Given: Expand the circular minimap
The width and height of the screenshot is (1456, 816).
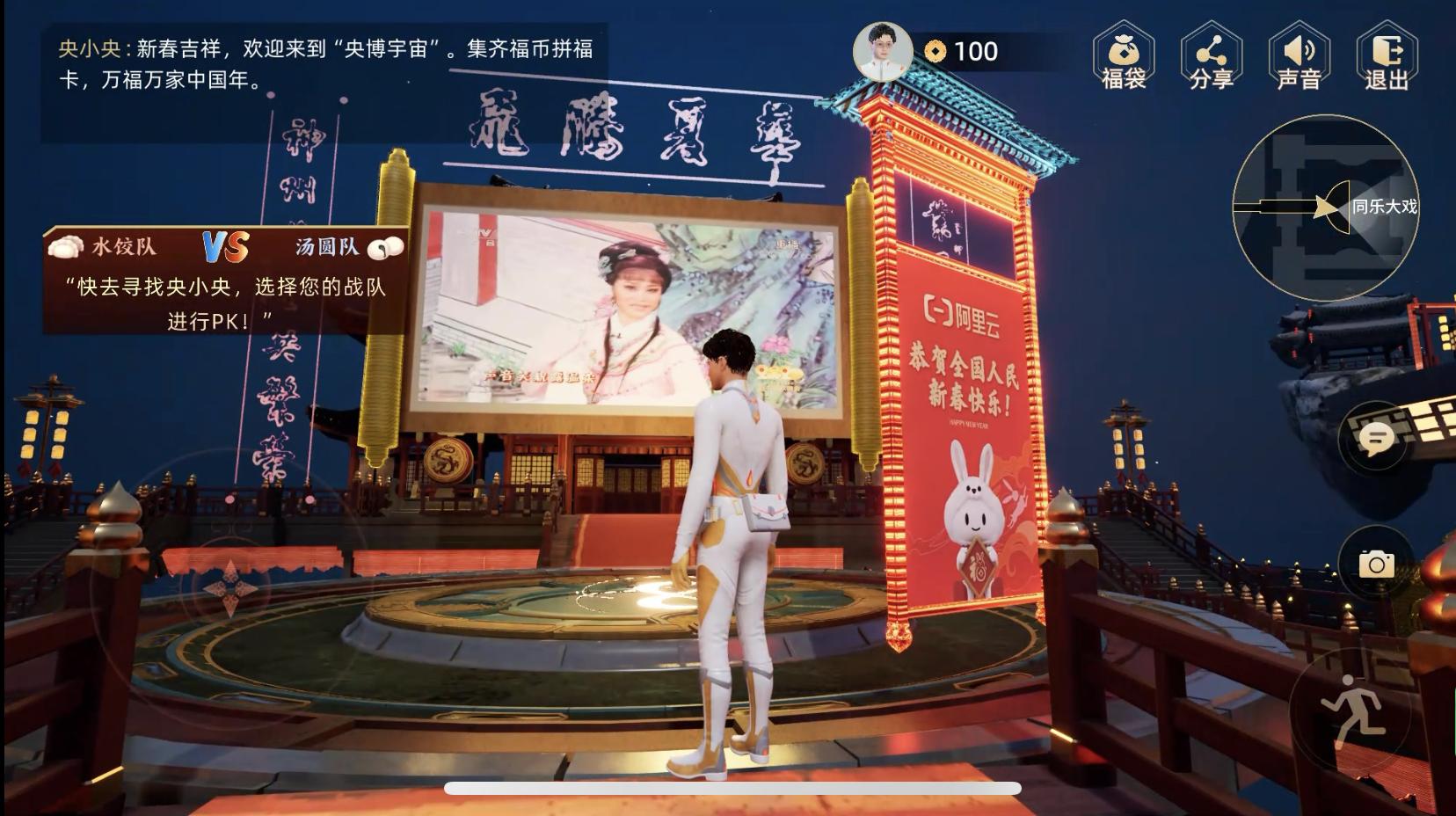Looking at the screenshot, I should pos(1328,207).
